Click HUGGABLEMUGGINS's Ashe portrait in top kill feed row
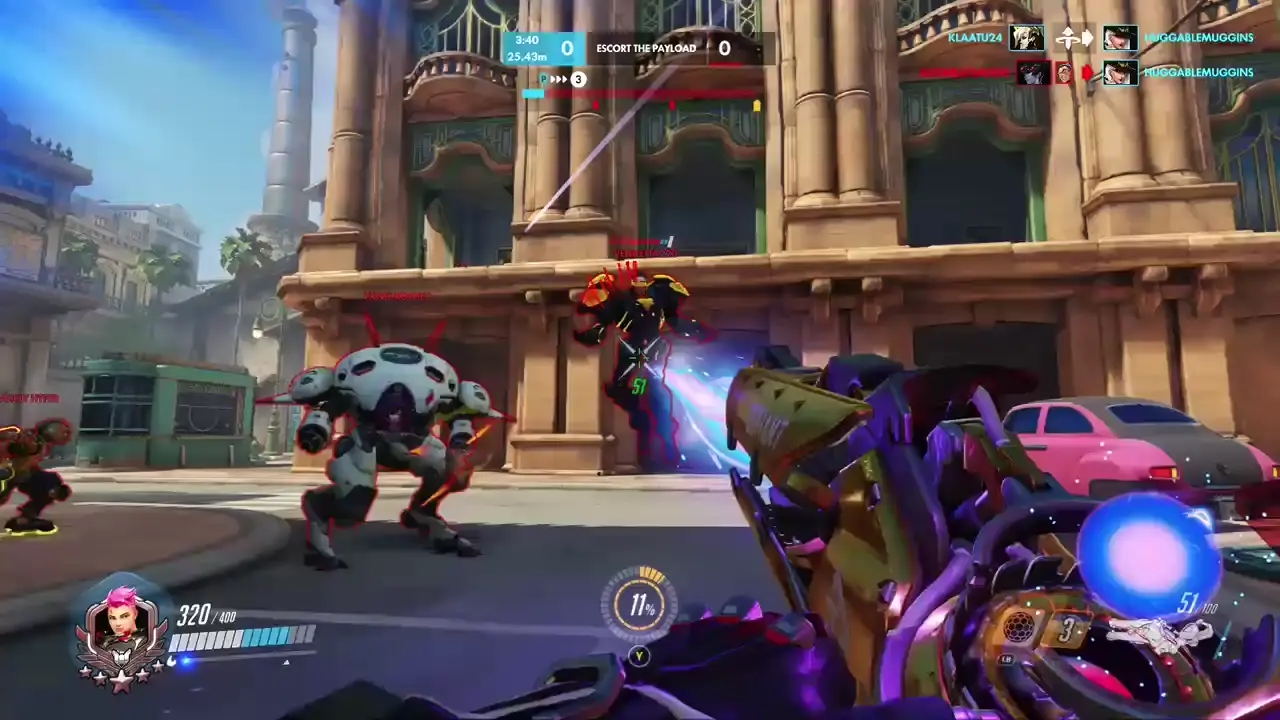 tap(1121, 38)
